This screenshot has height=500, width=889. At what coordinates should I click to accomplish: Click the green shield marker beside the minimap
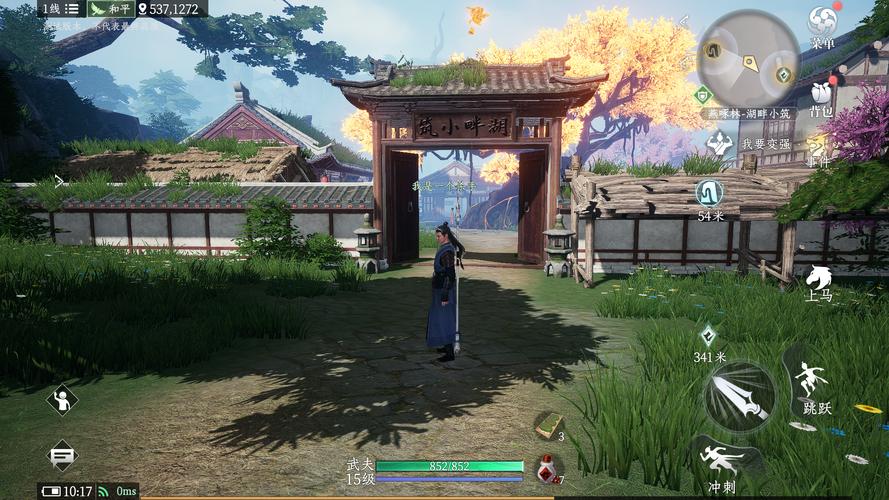pos(702,95)
